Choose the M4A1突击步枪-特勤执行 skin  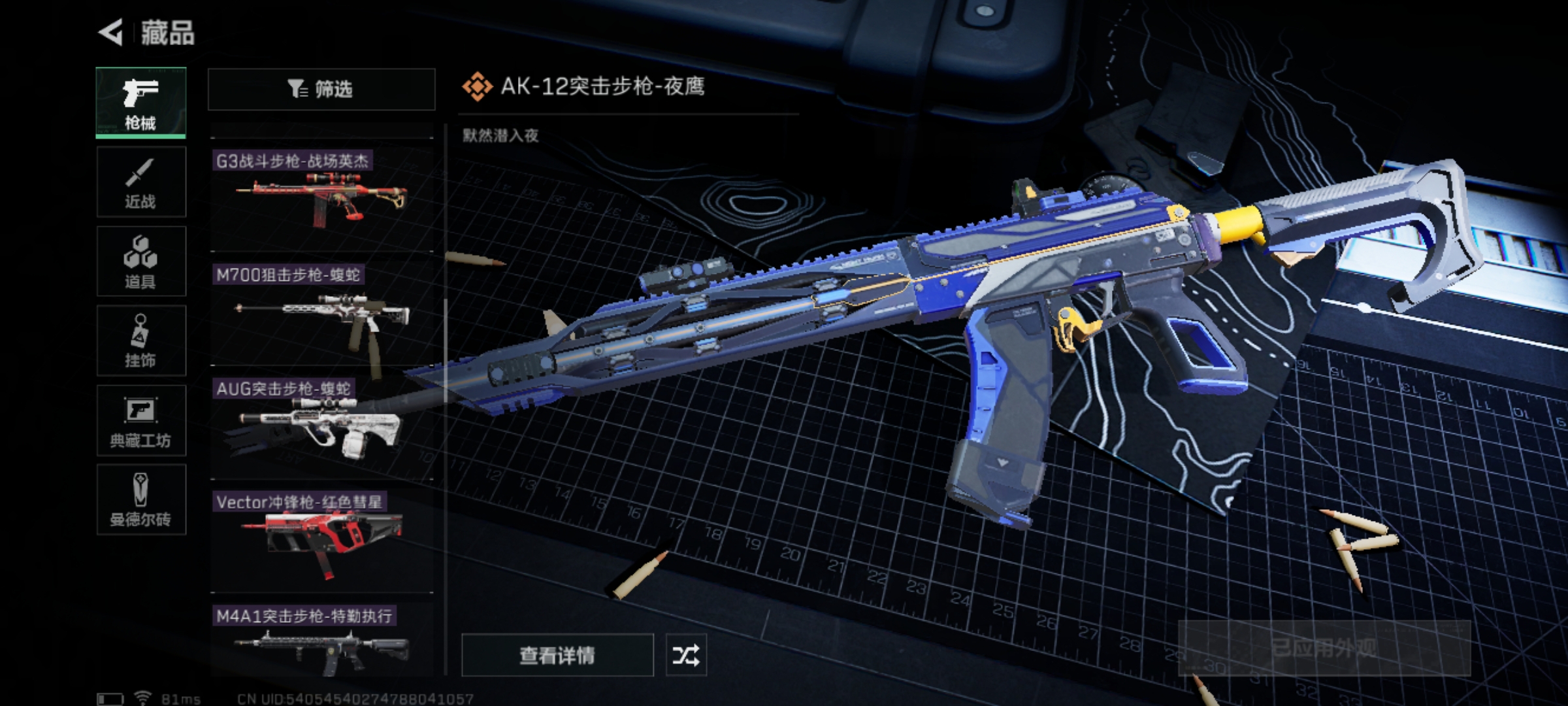[x=321, y=641]
